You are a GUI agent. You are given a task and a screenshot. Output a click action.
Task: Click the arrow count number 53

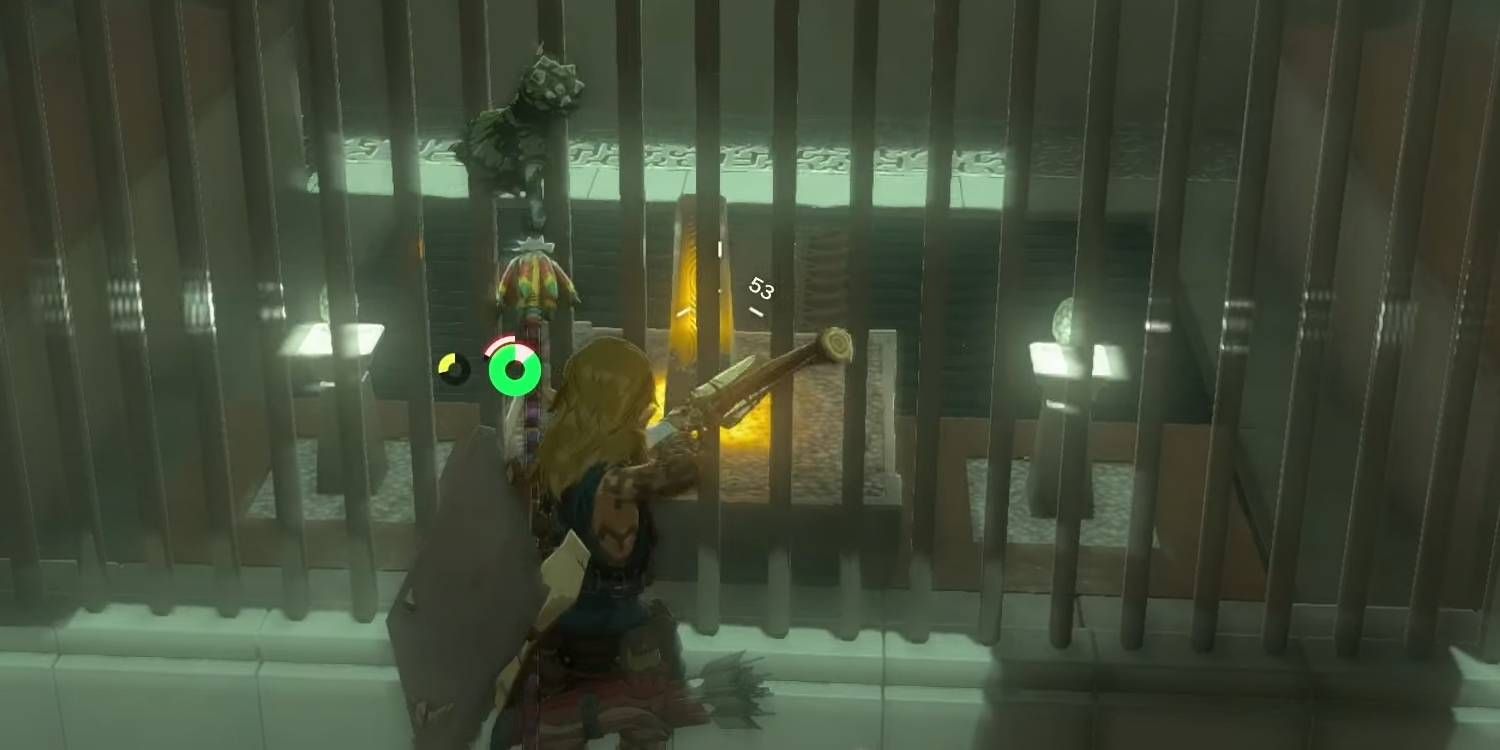[760, 291]
